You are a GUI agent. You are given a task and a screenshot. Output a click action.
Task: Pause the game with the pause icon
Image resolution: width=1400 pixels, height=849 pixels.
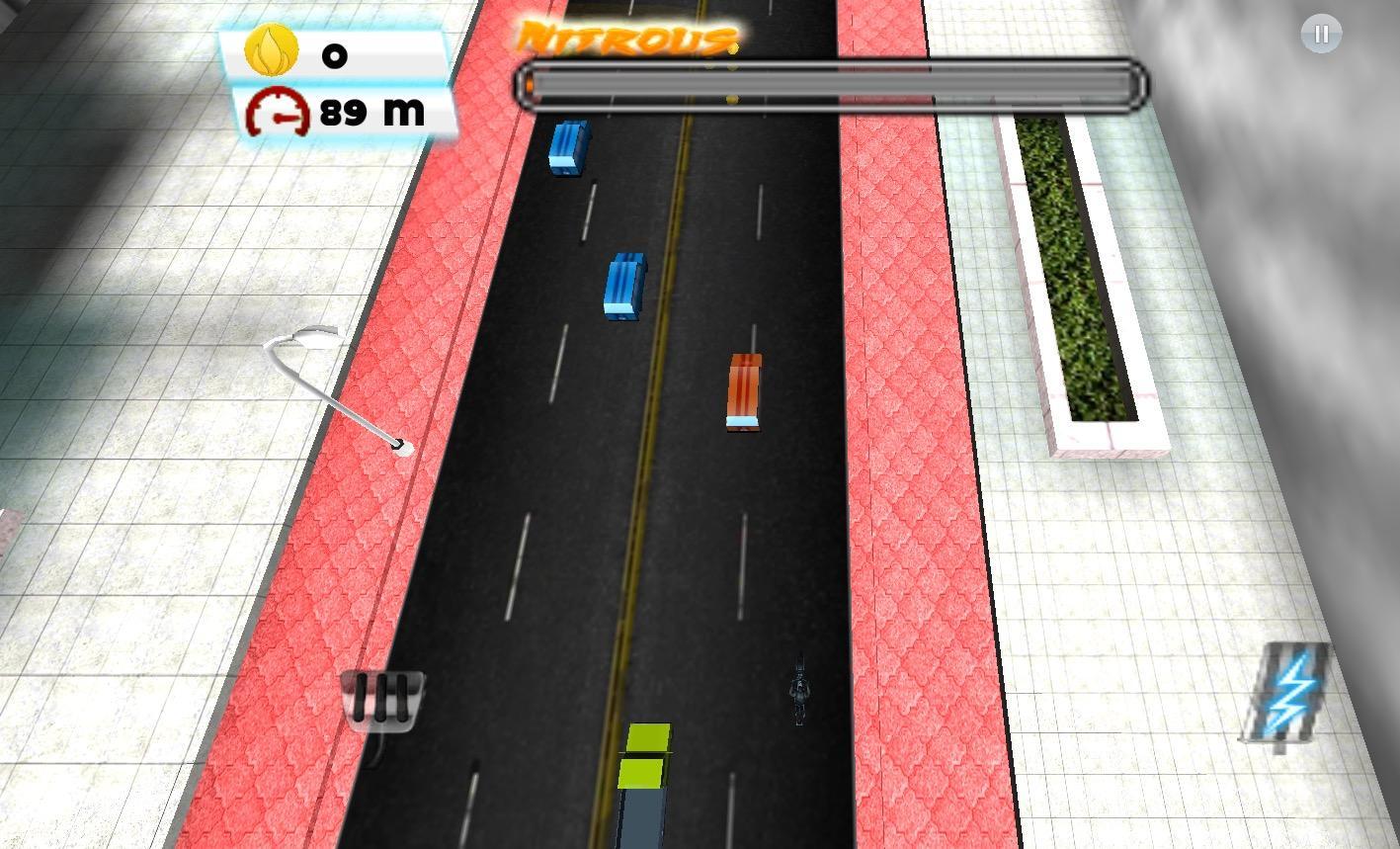click(x=1321, y=33)
